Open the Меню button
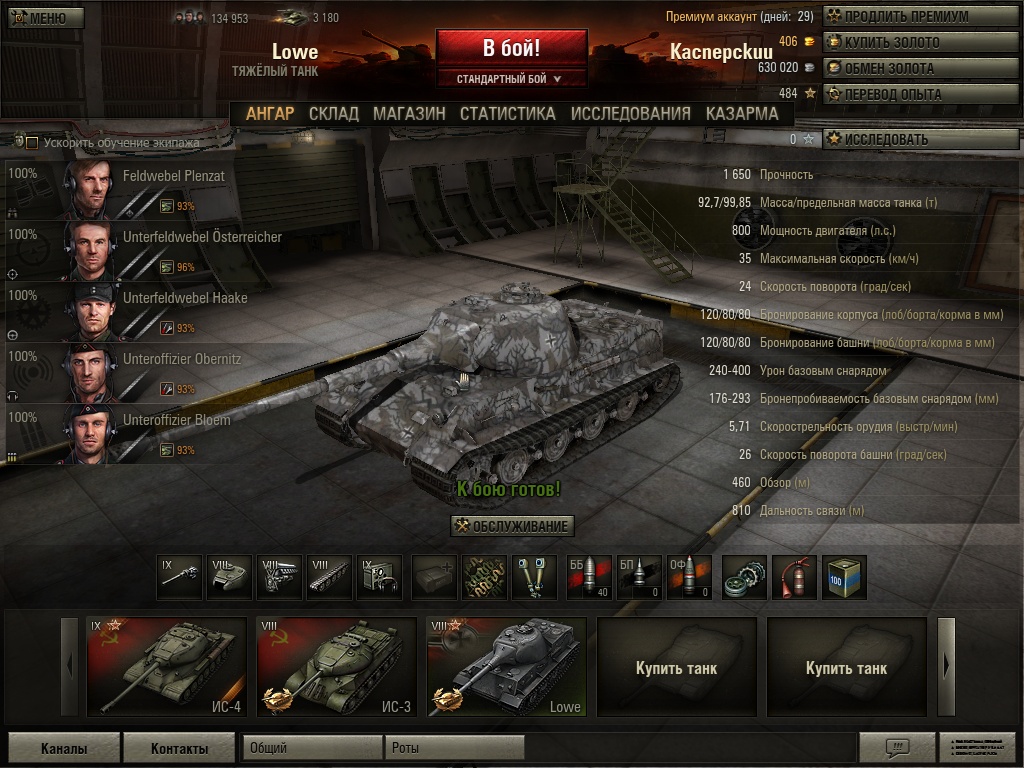This screenshot has width=1024, height=768. click(39, 18)
